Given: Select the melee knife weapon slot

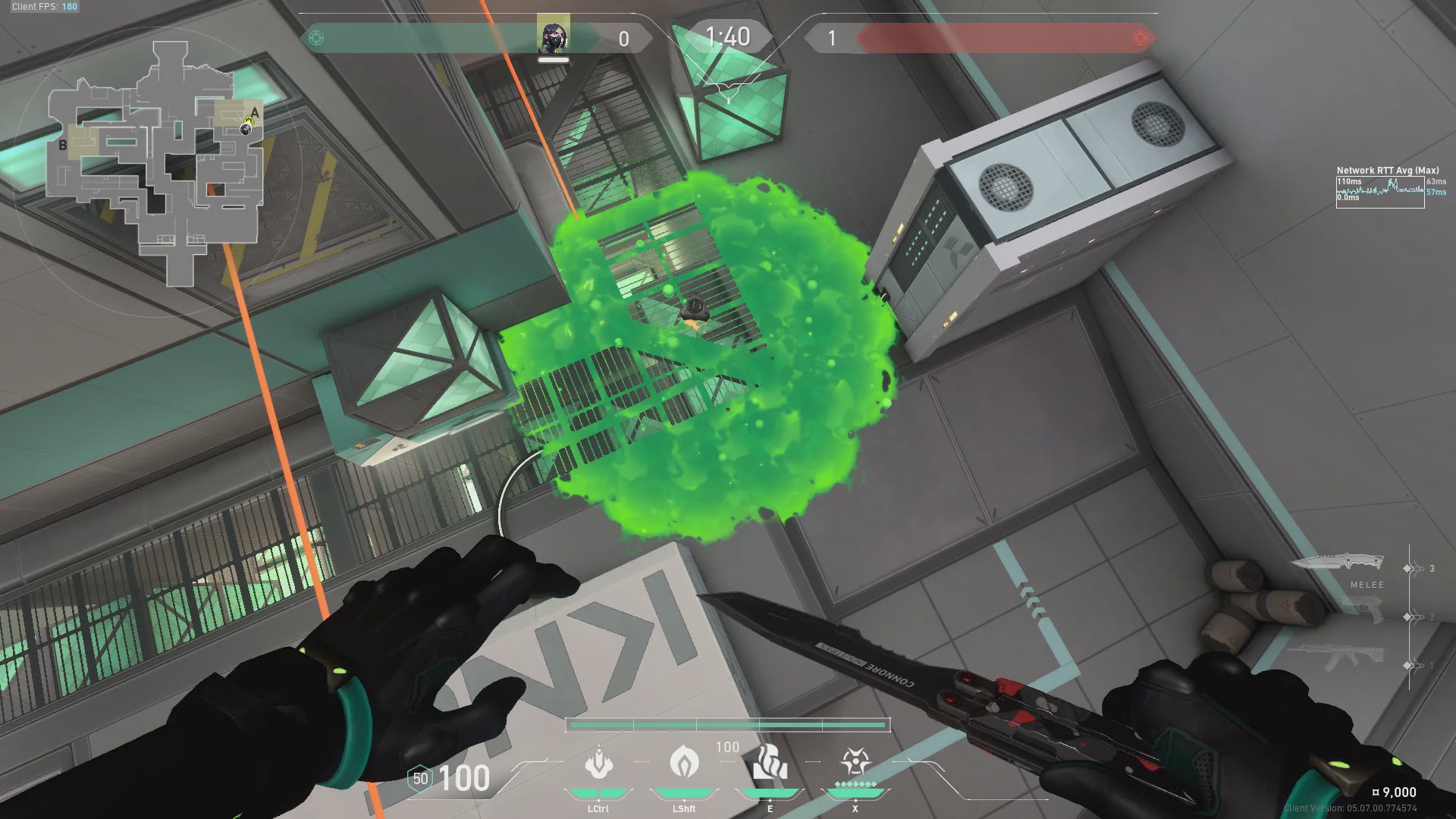Looking at the screenshot, I should click(1338, 563).
